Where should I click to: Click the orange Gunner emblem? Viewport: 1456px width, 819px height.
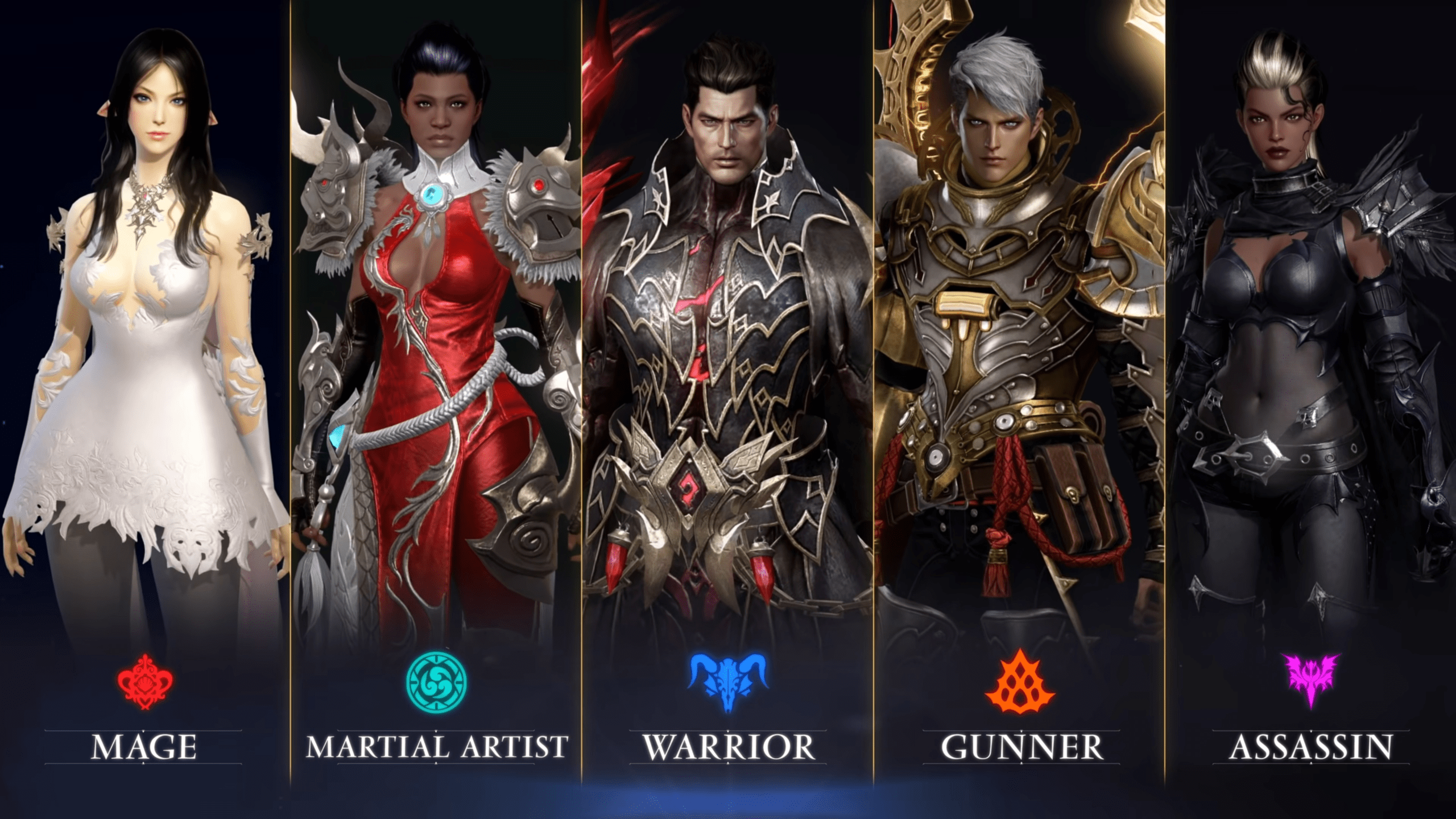[x=1020, y=682]
